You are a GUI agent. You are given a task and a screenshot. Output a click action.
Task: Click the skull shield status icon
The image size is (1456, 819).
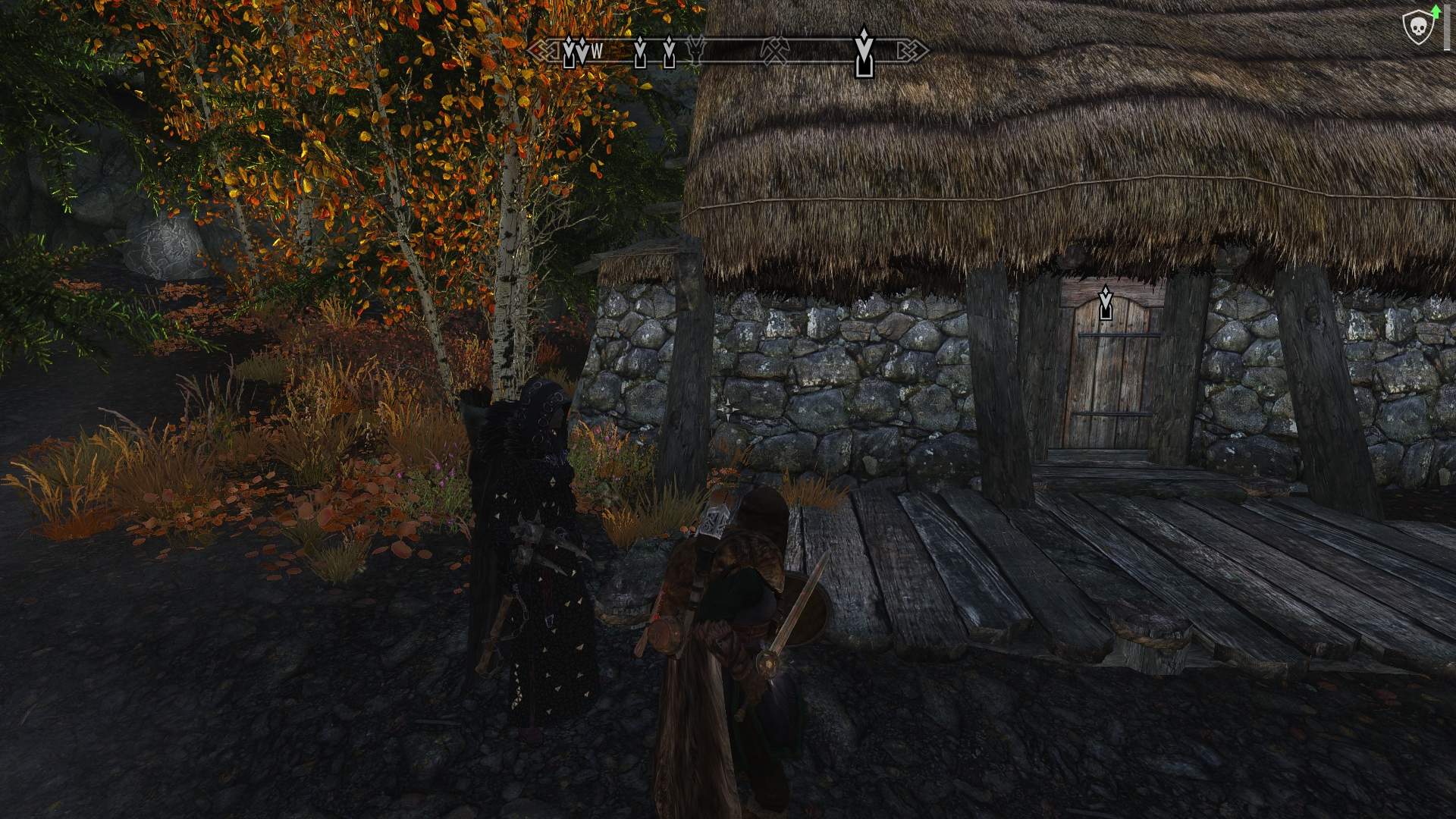tap(1415, 29)
